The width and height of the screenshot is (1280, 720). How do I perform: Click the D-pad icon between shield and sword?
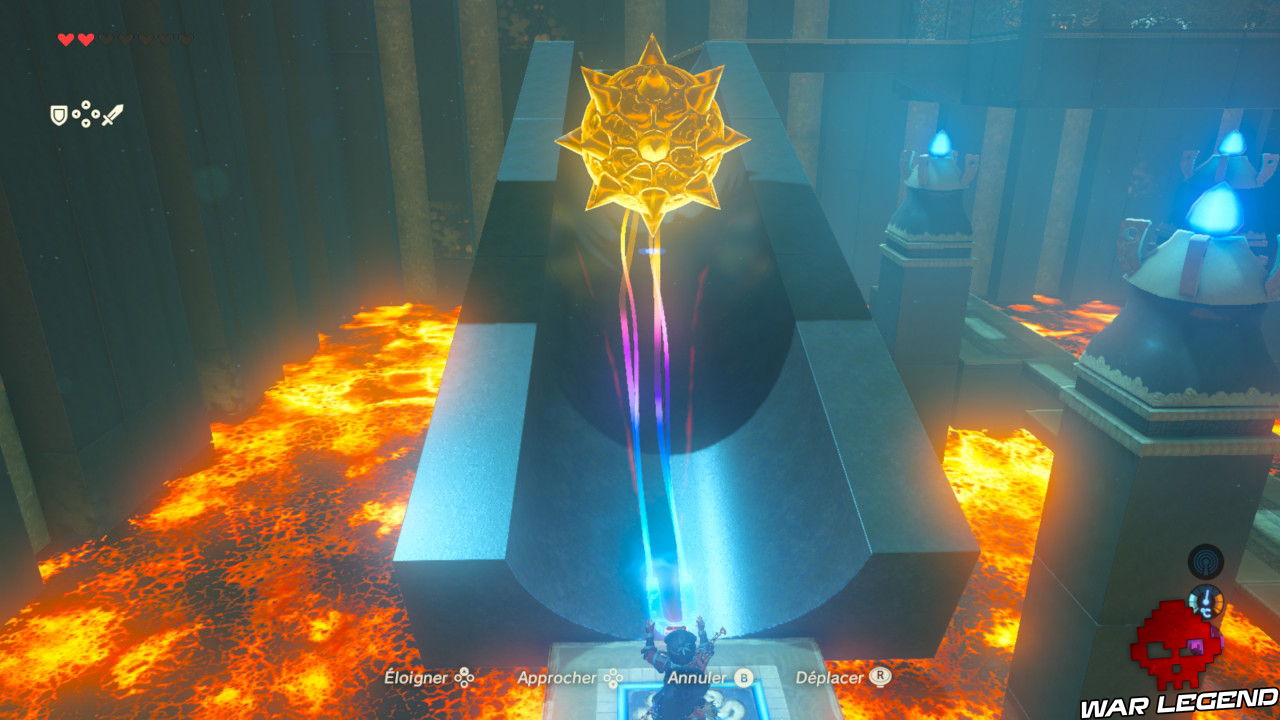85,113
